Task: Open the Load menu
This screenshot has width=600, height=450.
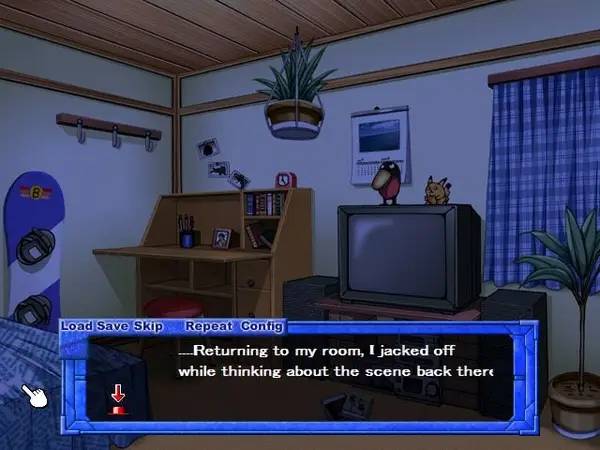Action: pos(77,326)
